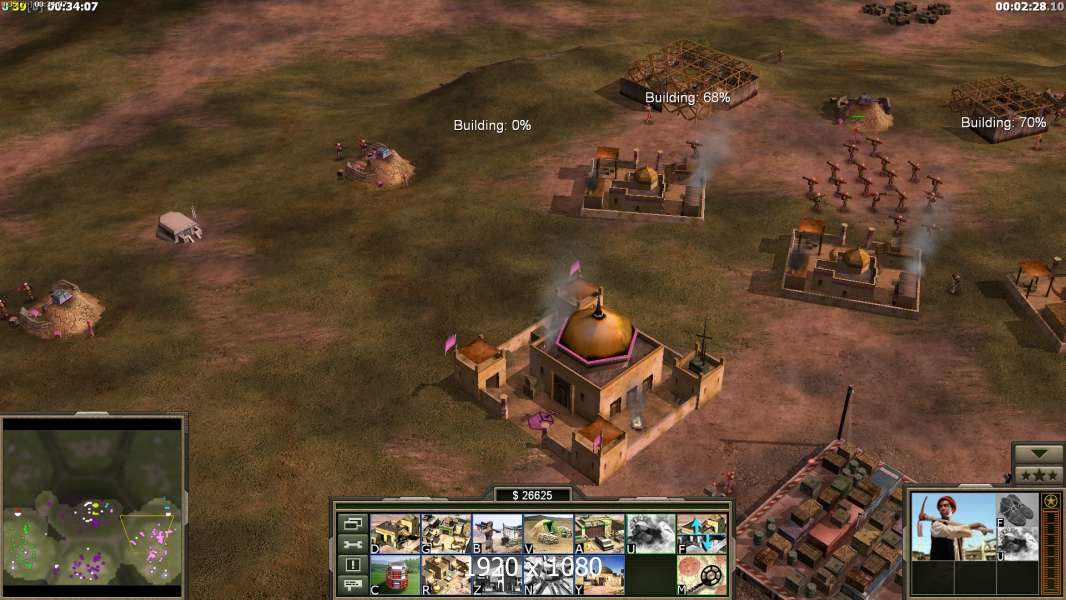Choose the Stinger Site build icon marked B
The width and height of the screenshot is (1066, 600).
point(497,534)
